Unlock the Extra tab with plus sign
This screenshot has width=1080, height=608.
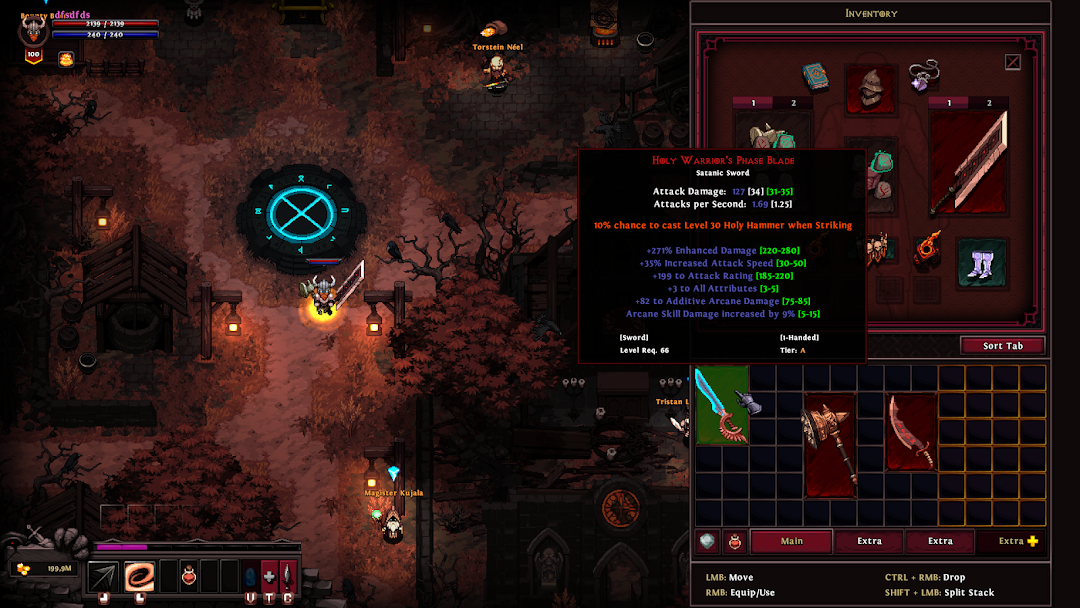1018,541
